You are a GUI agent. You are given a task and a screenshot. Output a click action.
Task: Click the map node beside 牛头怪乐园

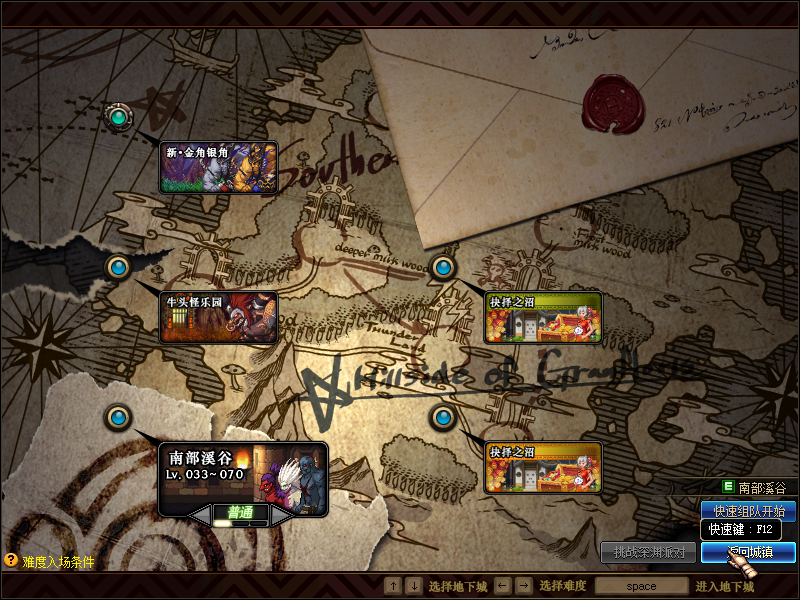point(119,267)
